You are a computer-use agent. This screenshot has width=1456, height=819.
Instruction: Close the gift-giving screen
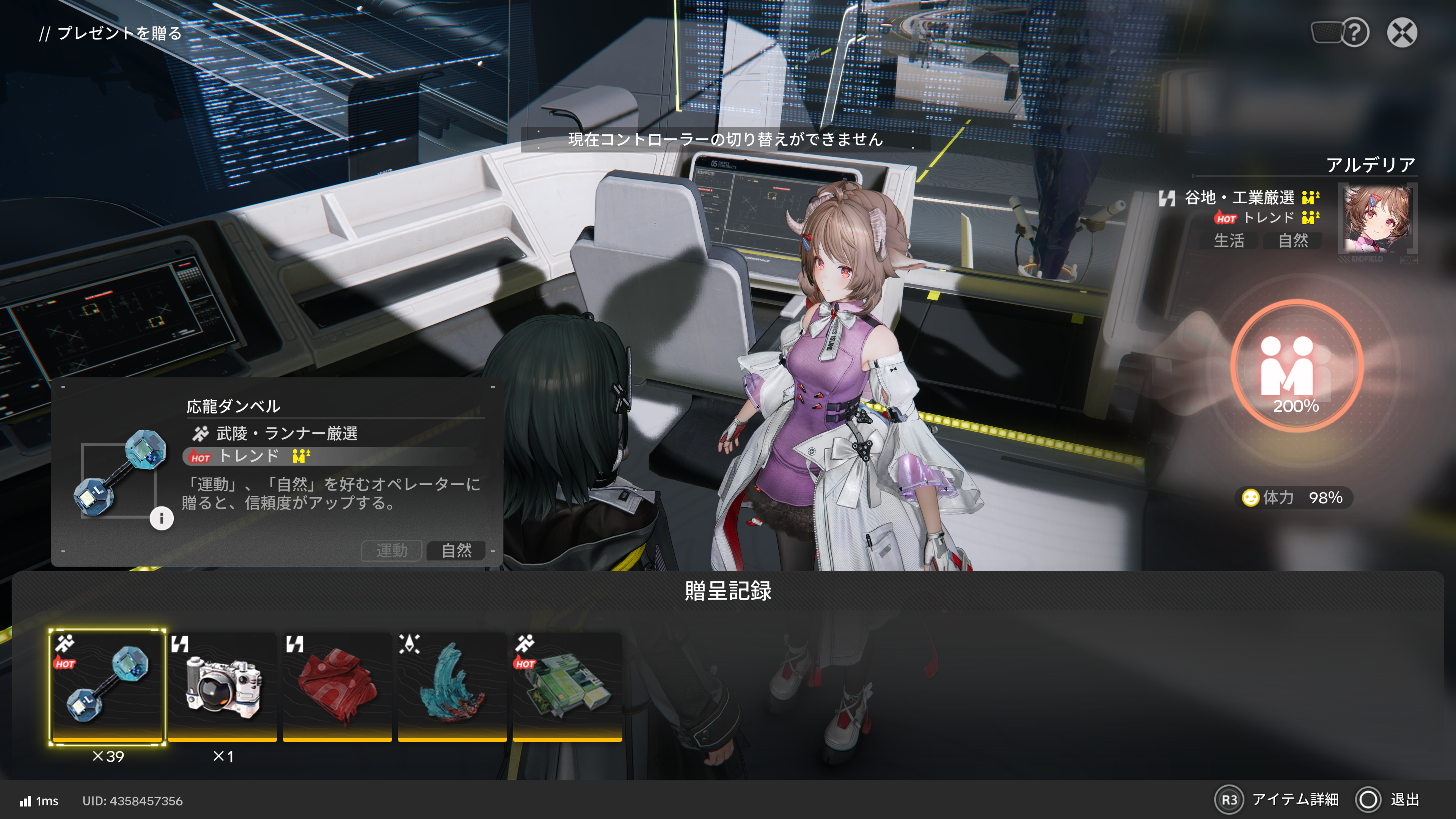[1402, 32]
